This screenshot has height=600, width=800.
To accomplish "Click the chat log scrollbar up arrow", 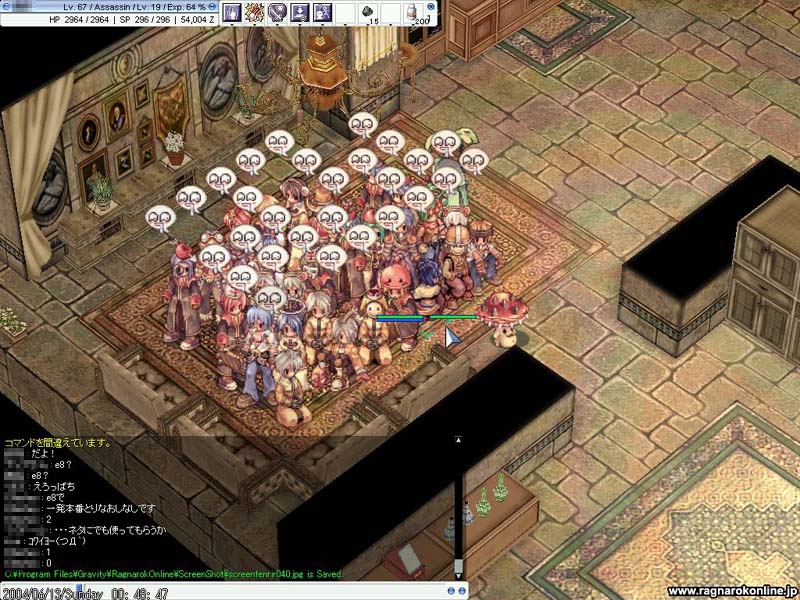I will coord(458,438).
